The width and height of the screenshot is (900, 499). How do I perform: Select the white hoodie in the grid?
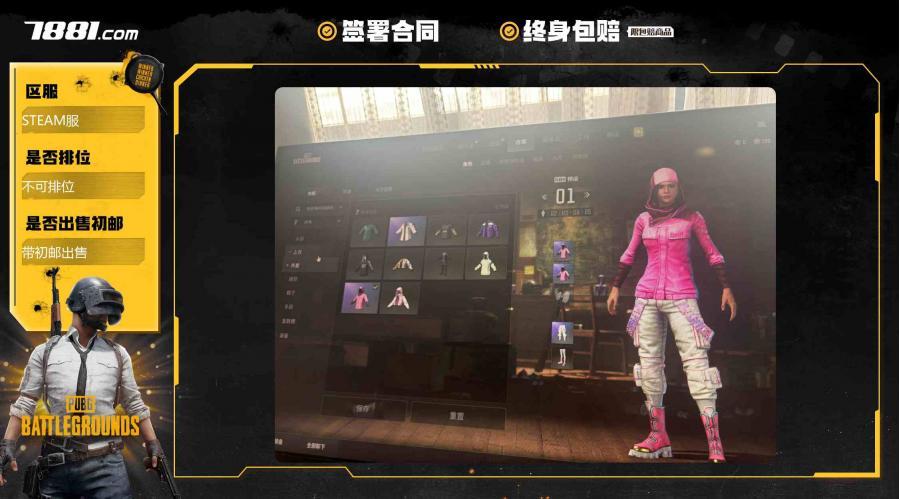coord(487,263)
